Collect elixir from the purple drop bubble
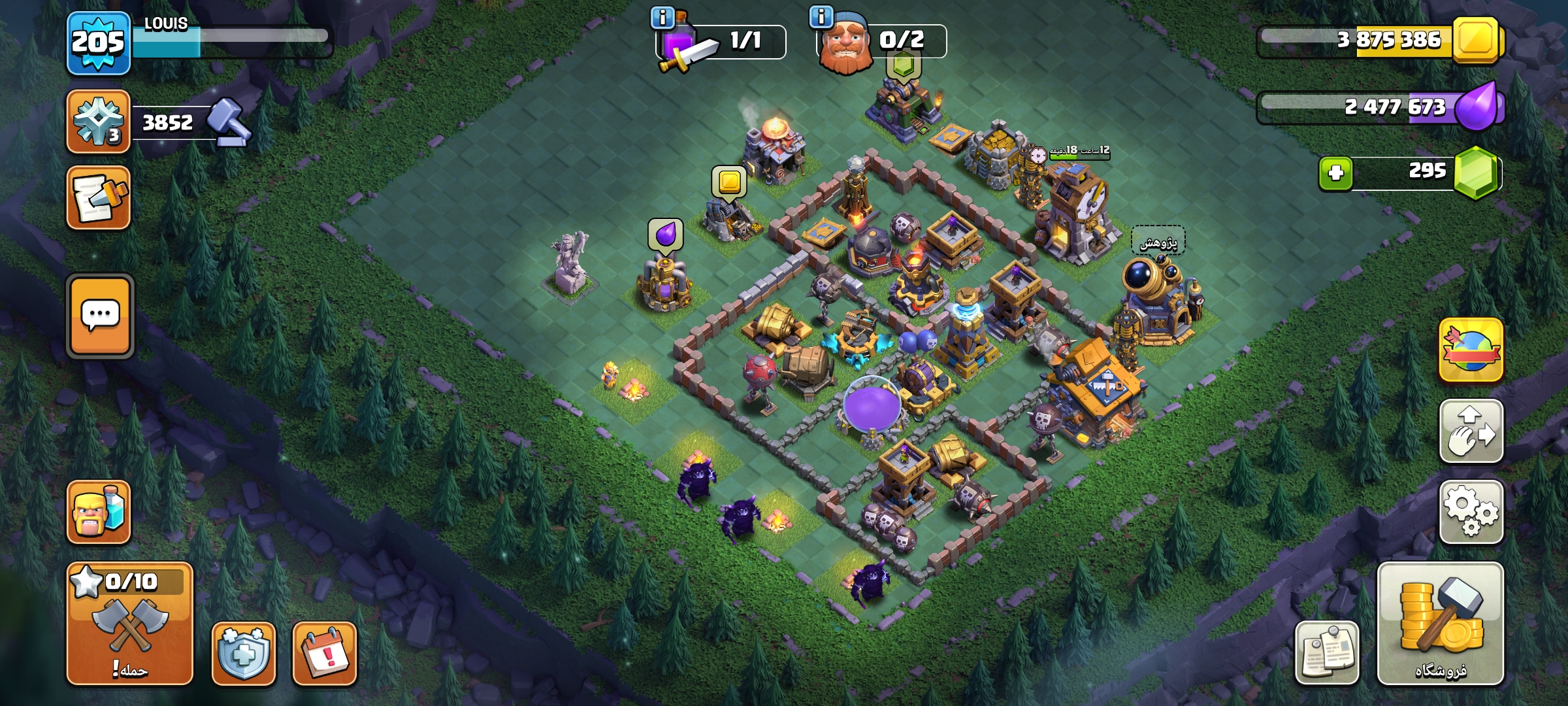Image resolution: width=1568 pixels, height=706 pixels. click(665, 233)
